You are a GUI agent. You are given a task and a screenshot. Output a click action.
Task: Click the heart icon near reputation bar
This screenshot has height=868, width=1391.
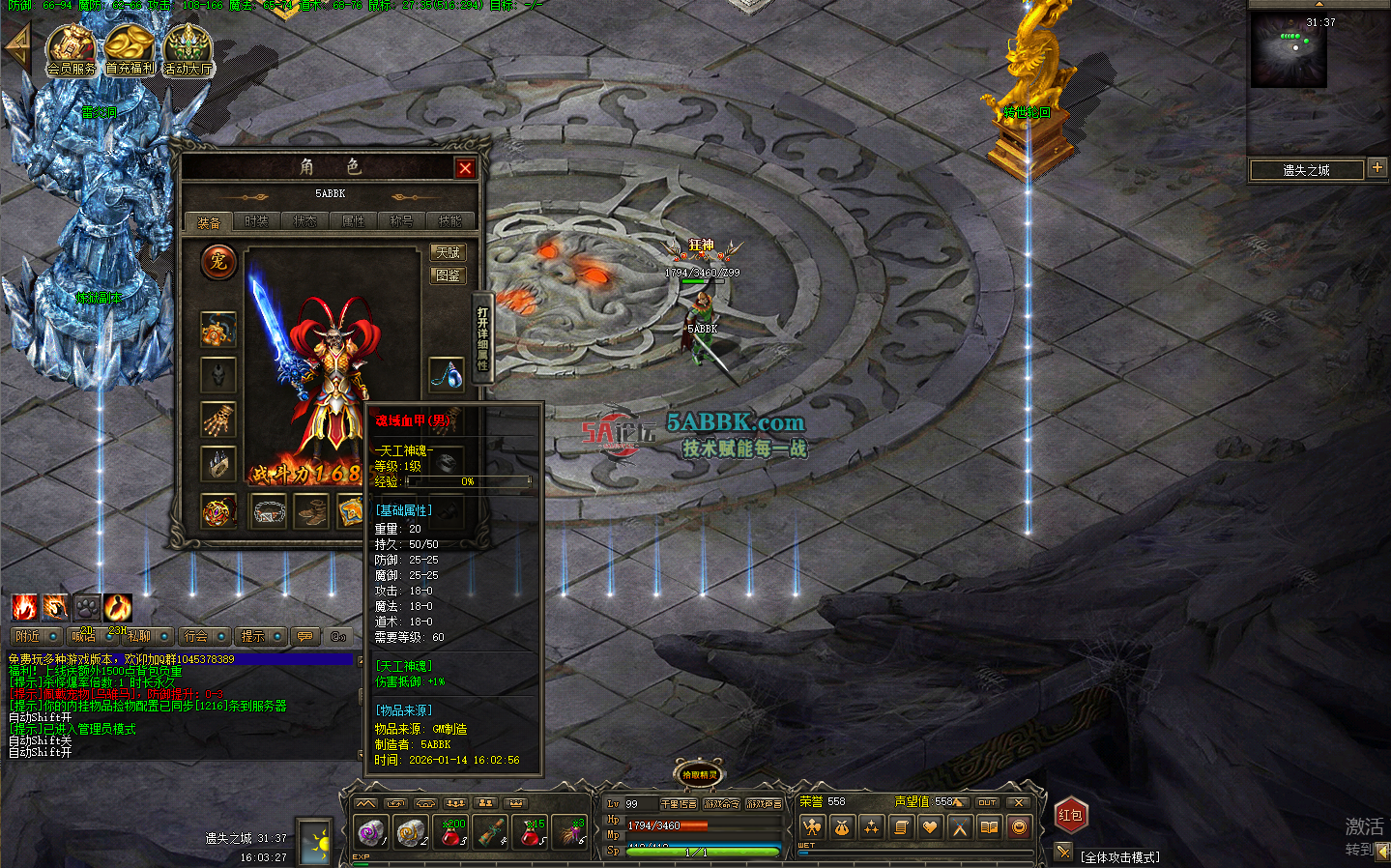pos(930,826)
